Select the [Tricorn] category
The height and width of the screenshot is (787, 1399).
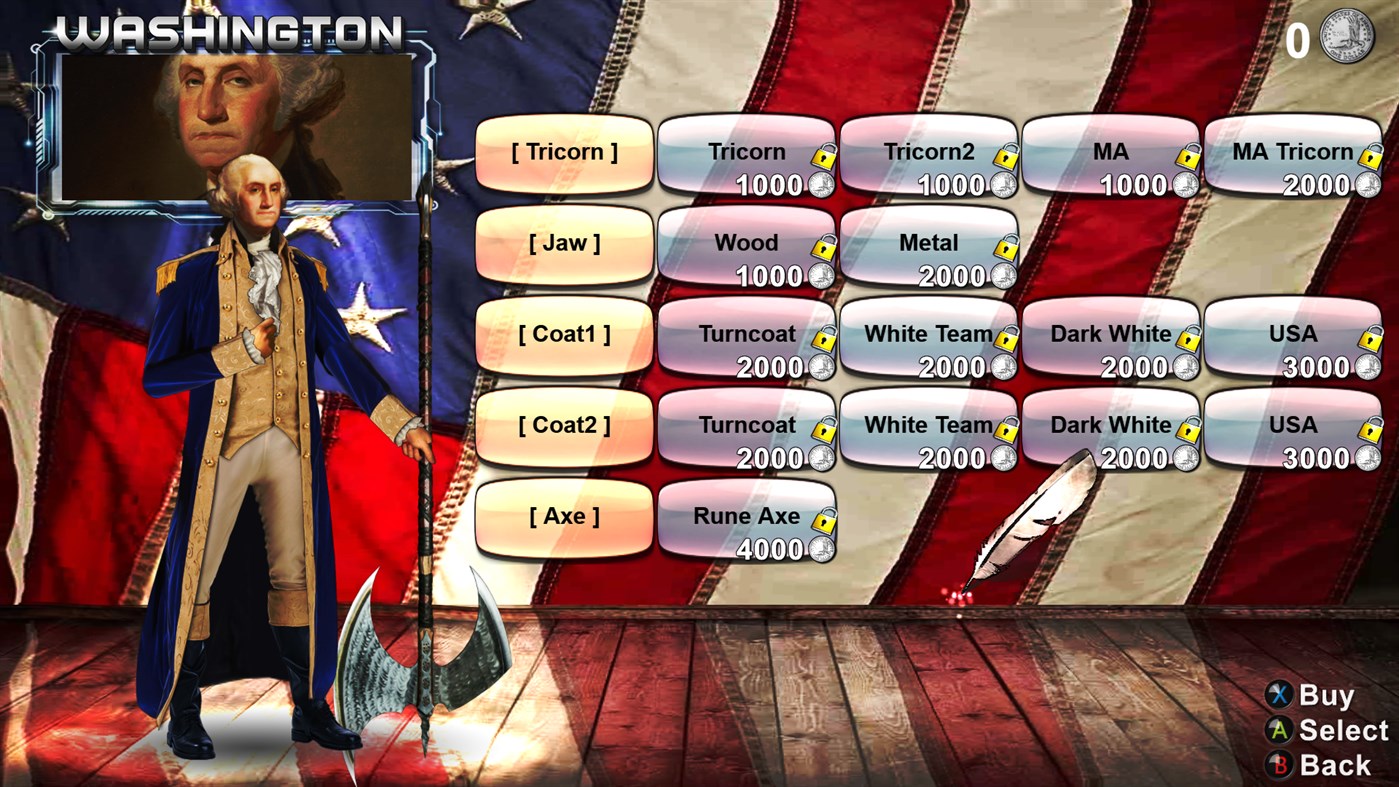click(x=563, y=152)
